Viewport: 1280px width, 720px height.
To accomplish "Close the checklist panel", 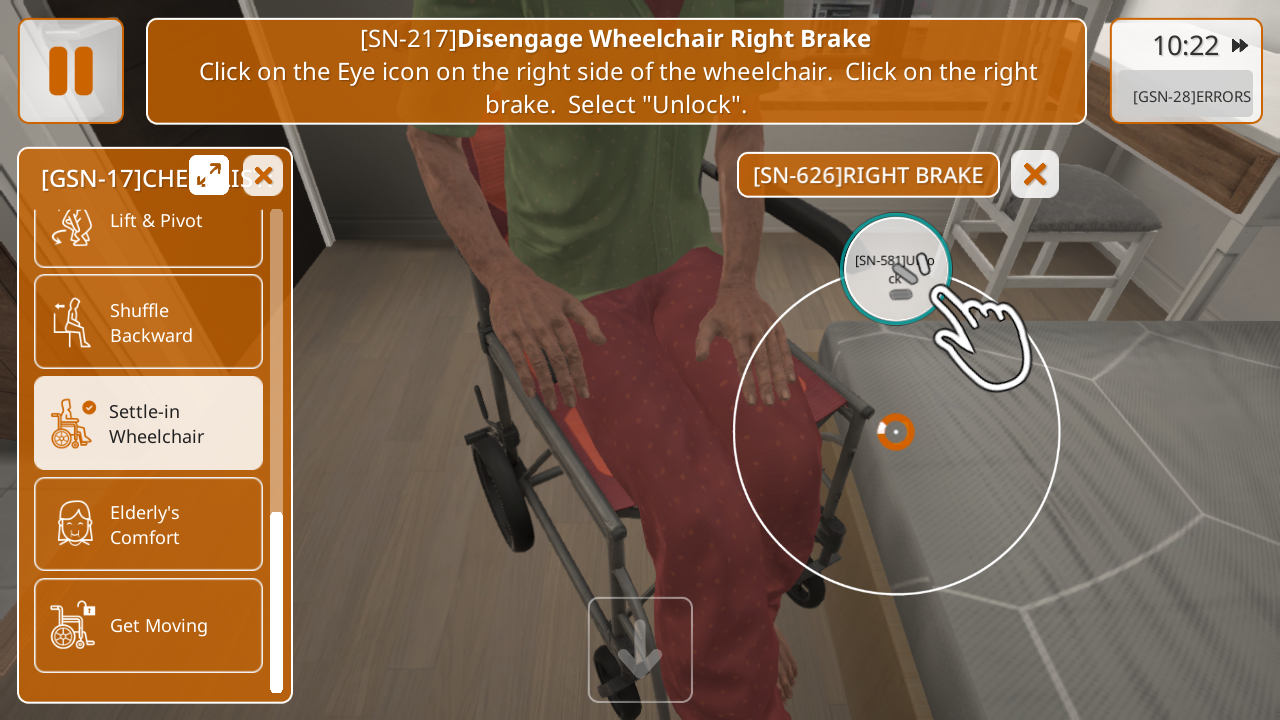I will tap(263, 176).
